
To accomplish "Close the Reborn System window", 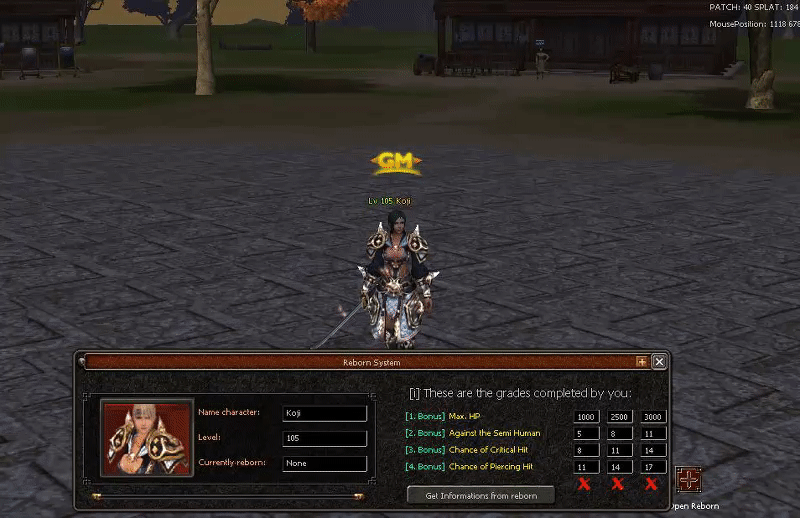I will (x=659, y=362).
